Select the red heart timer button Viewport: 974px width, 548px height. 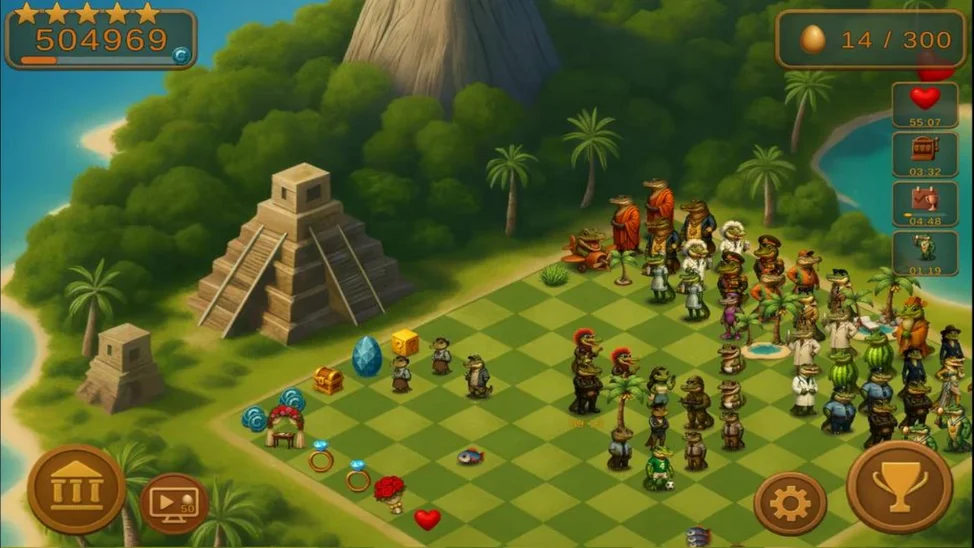(x=925, y=104)
